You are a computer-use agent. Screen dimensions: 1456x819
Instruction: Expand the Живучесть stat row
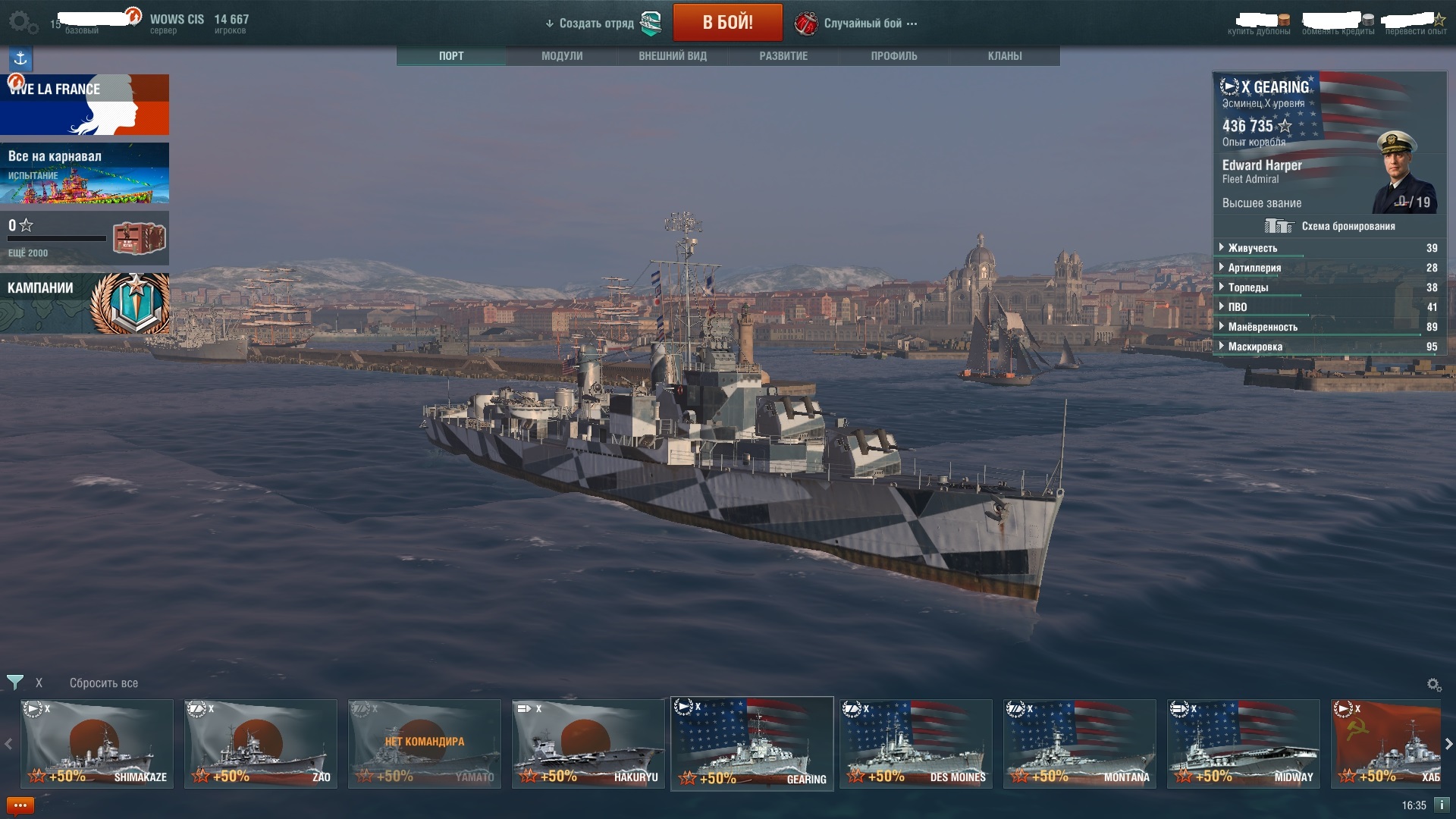point(1253,248)
